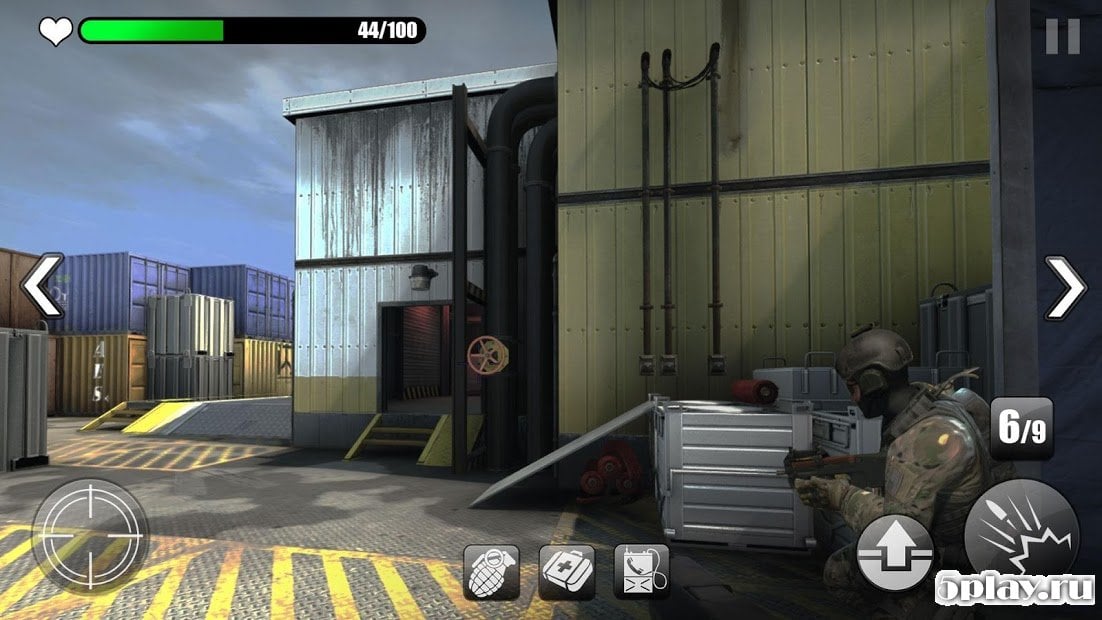Tap the up-arrow stand button
1102x620 pixels.
tap(895, 553)
